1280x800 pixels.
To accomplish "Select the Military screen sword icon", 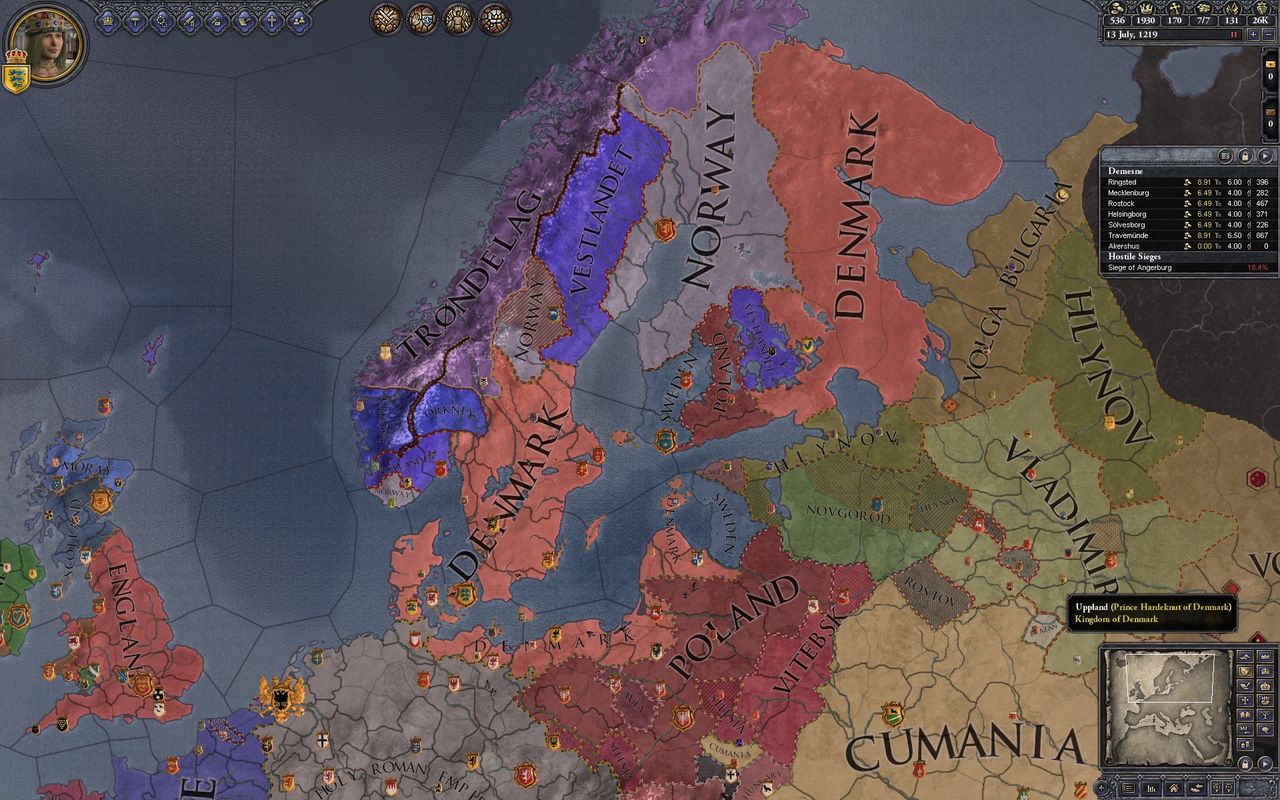I will click(x=188, y=20).
